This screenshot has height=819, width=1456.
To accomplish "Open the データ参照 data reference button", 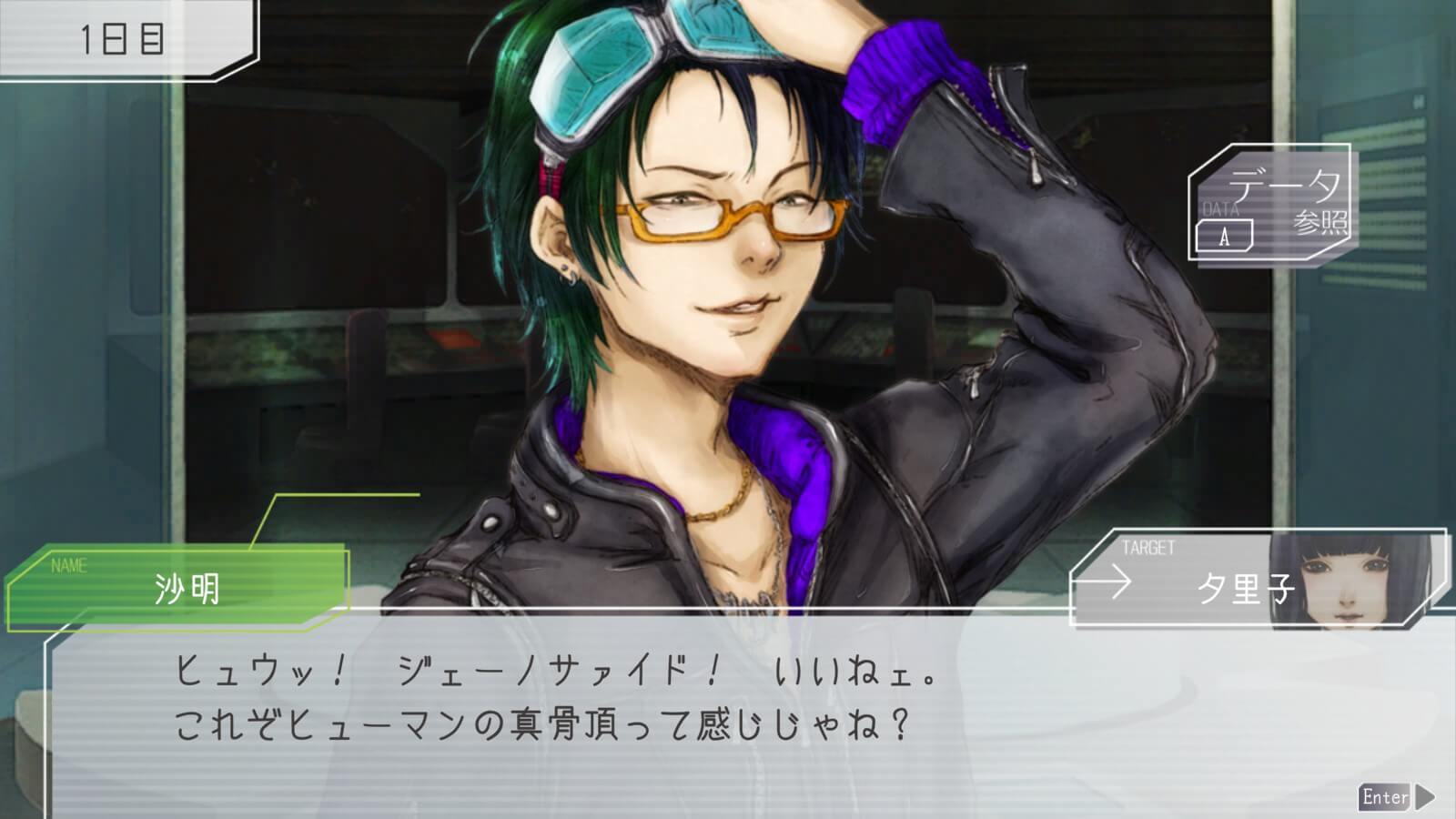I will tap(1271, 203).
